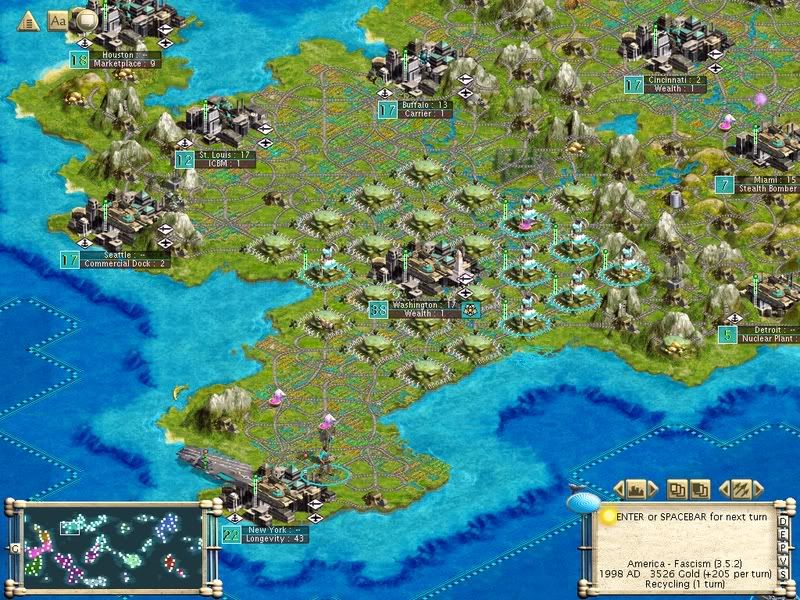Go to next city with right arrow
This screenshot has height=600, width=800.
click(x=654, y=489)
